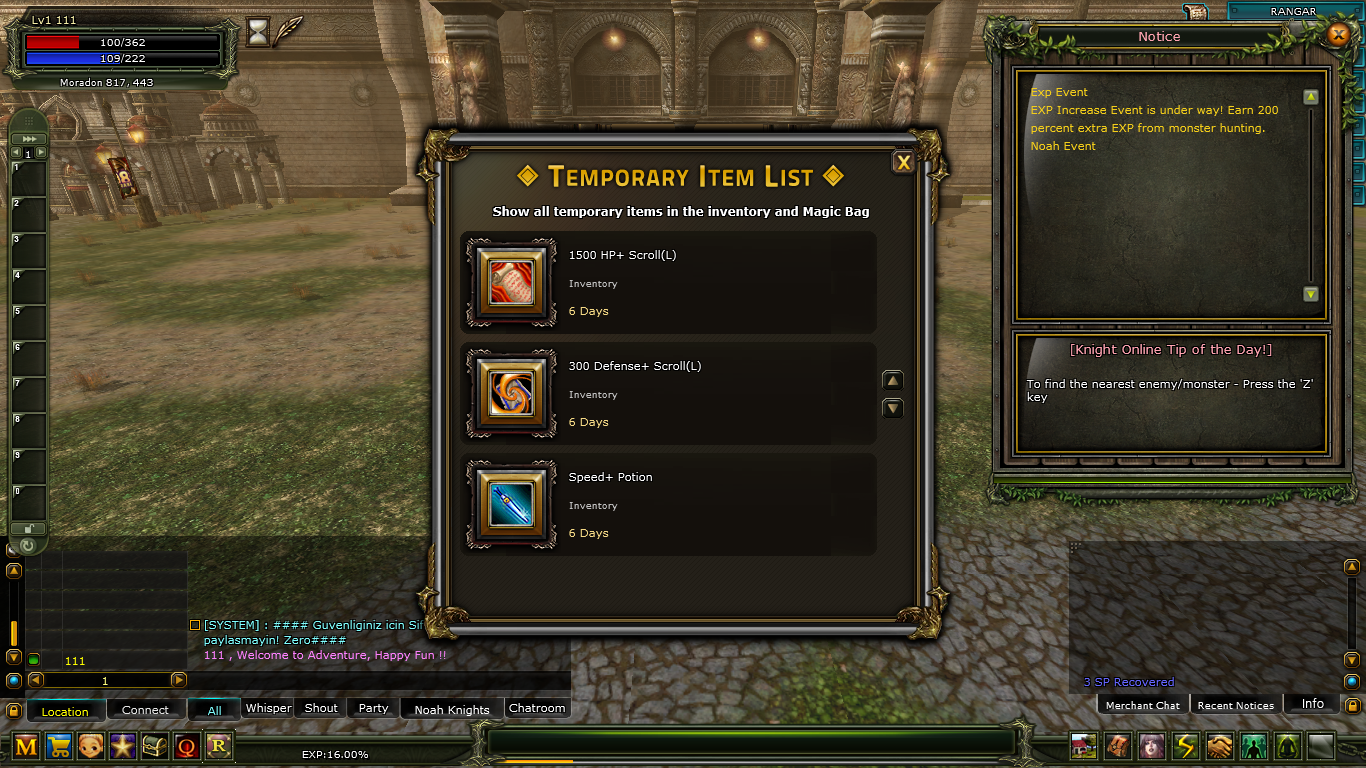1366x768 pixels.
Task: Open the handshake trade icon
Action: click(1219, 746)
